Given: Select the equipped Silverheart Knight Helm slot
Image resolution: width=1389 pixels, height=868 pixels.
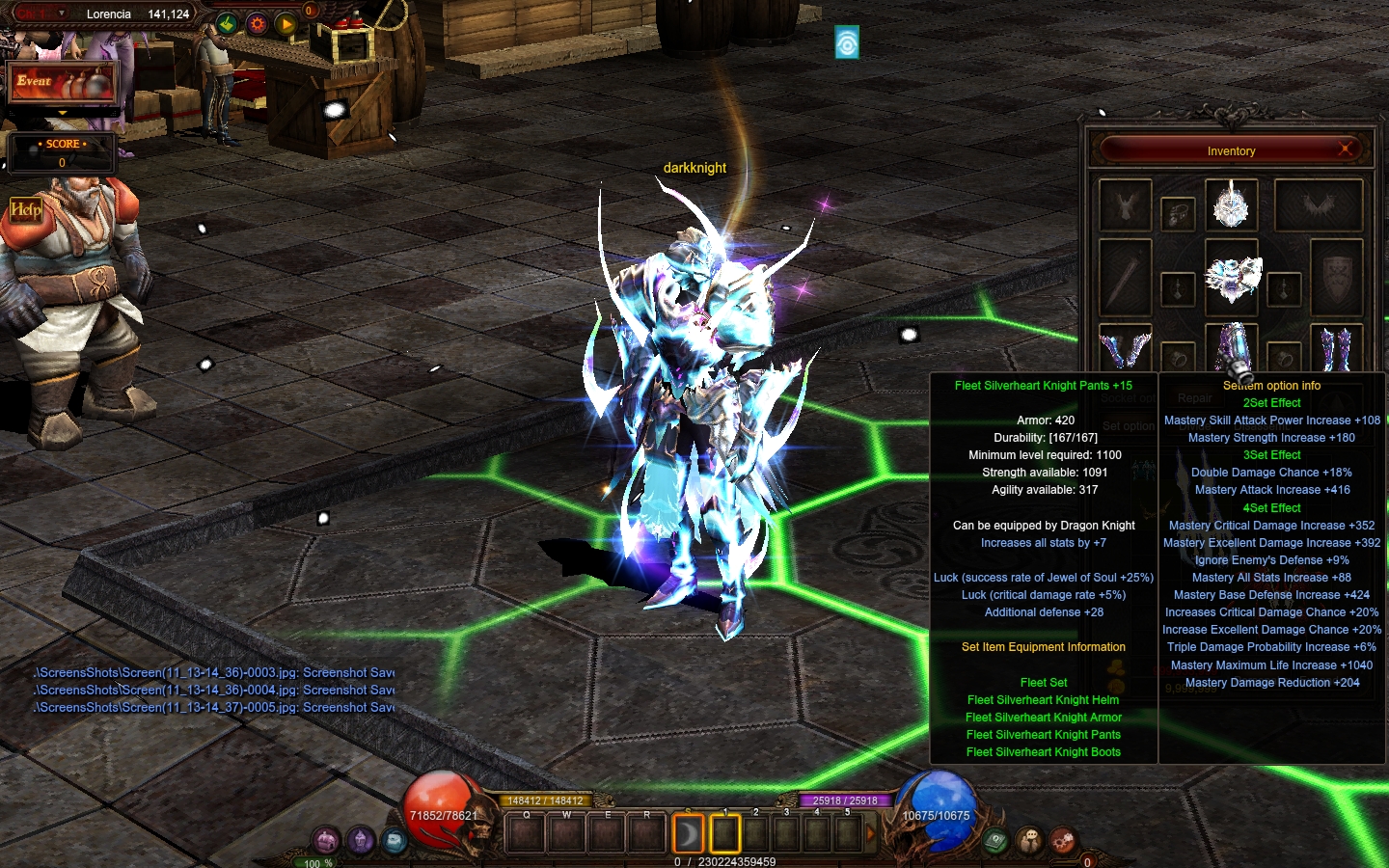Looking at the screenshot, I should (1231, 204).
